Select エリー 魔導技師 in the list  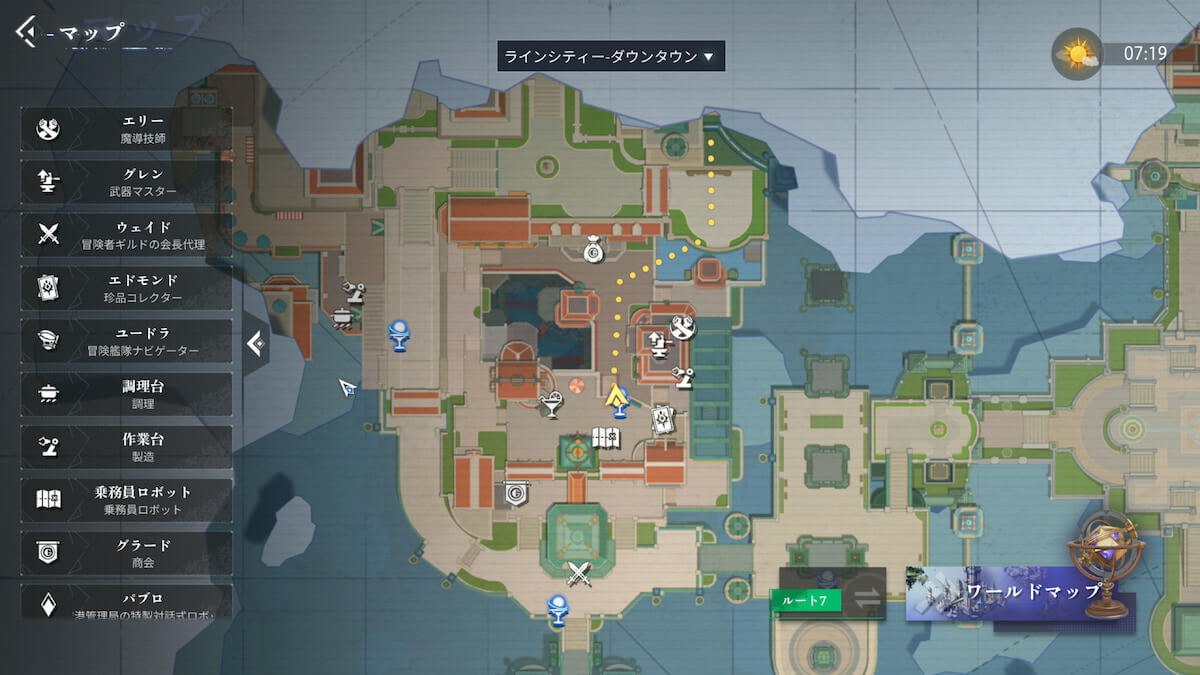pos(126,129)
